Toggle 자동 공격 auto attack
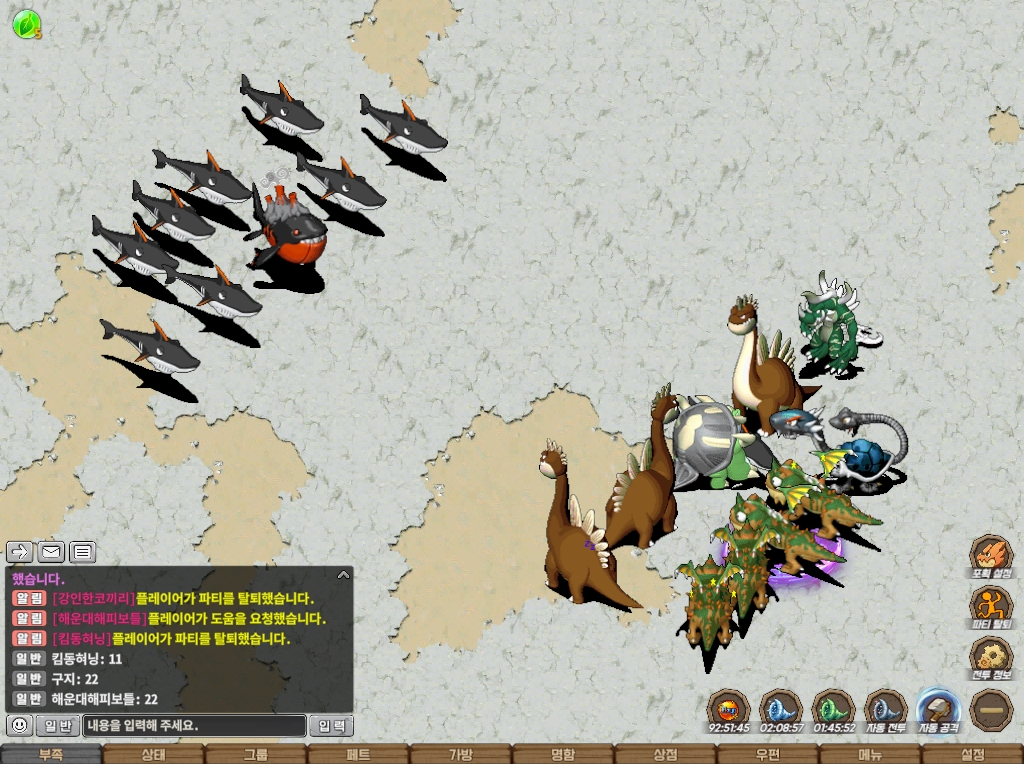The height and width of the screenshot is (764, 1024). tap(938, 709)
